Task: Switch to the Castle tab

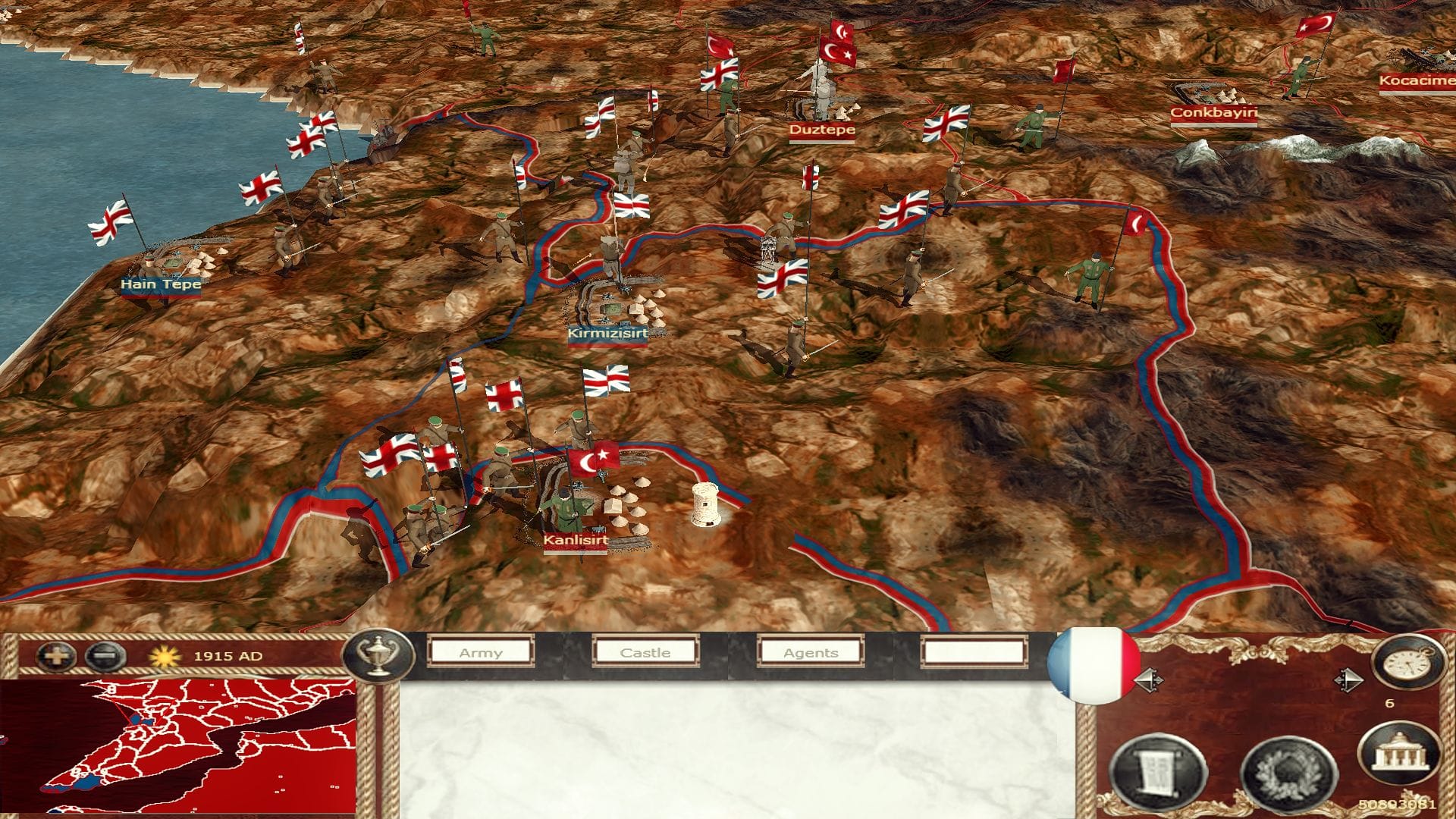Action: tap(645, 652)
